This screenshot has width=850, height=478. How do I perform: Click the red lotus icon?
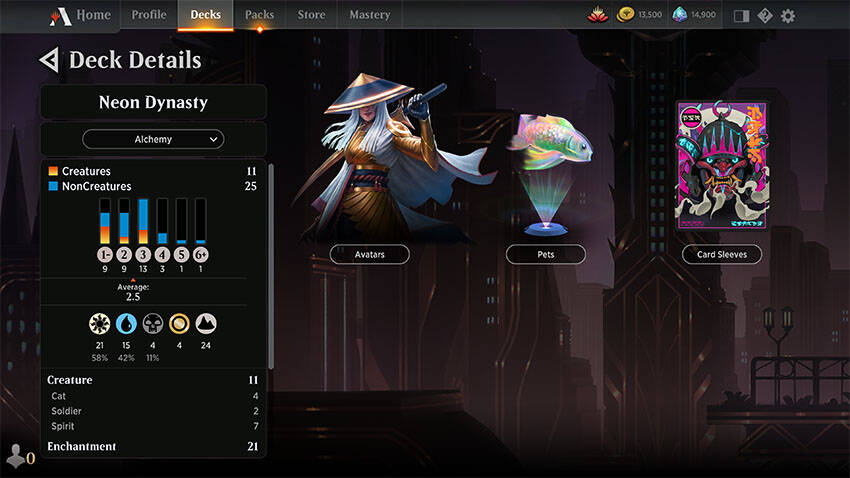coord(599,15)
